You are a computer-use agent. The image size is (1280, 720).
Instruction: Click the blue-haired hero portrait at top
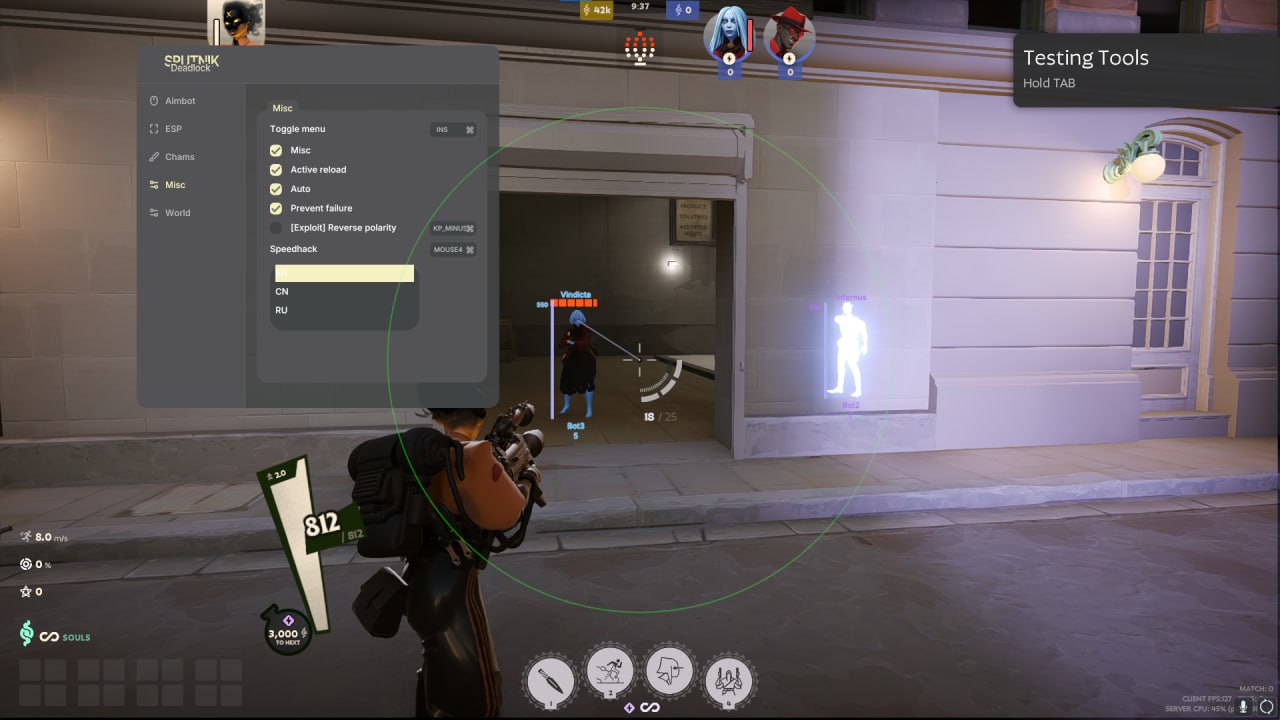728,36
